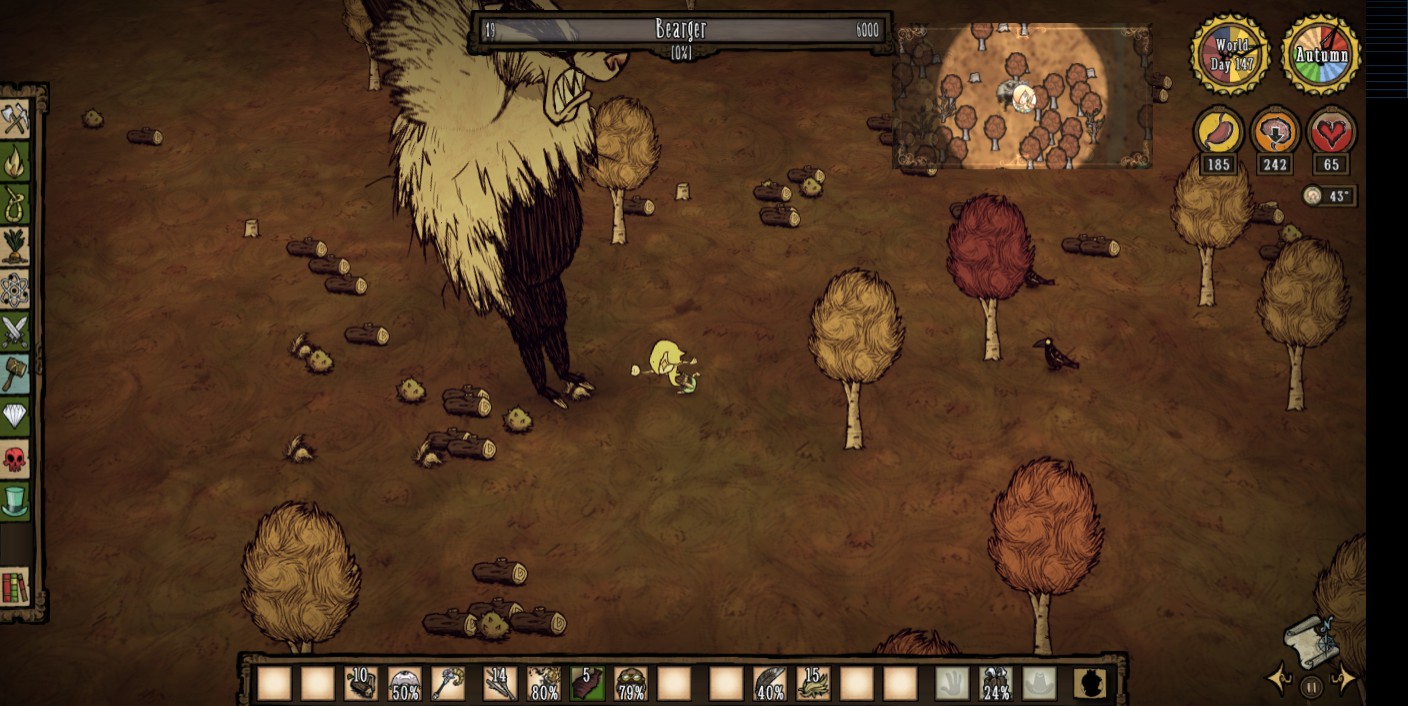Open the Tools crafting tab
The width and height of the screenshot is (1408, 706).
point(15,119)
